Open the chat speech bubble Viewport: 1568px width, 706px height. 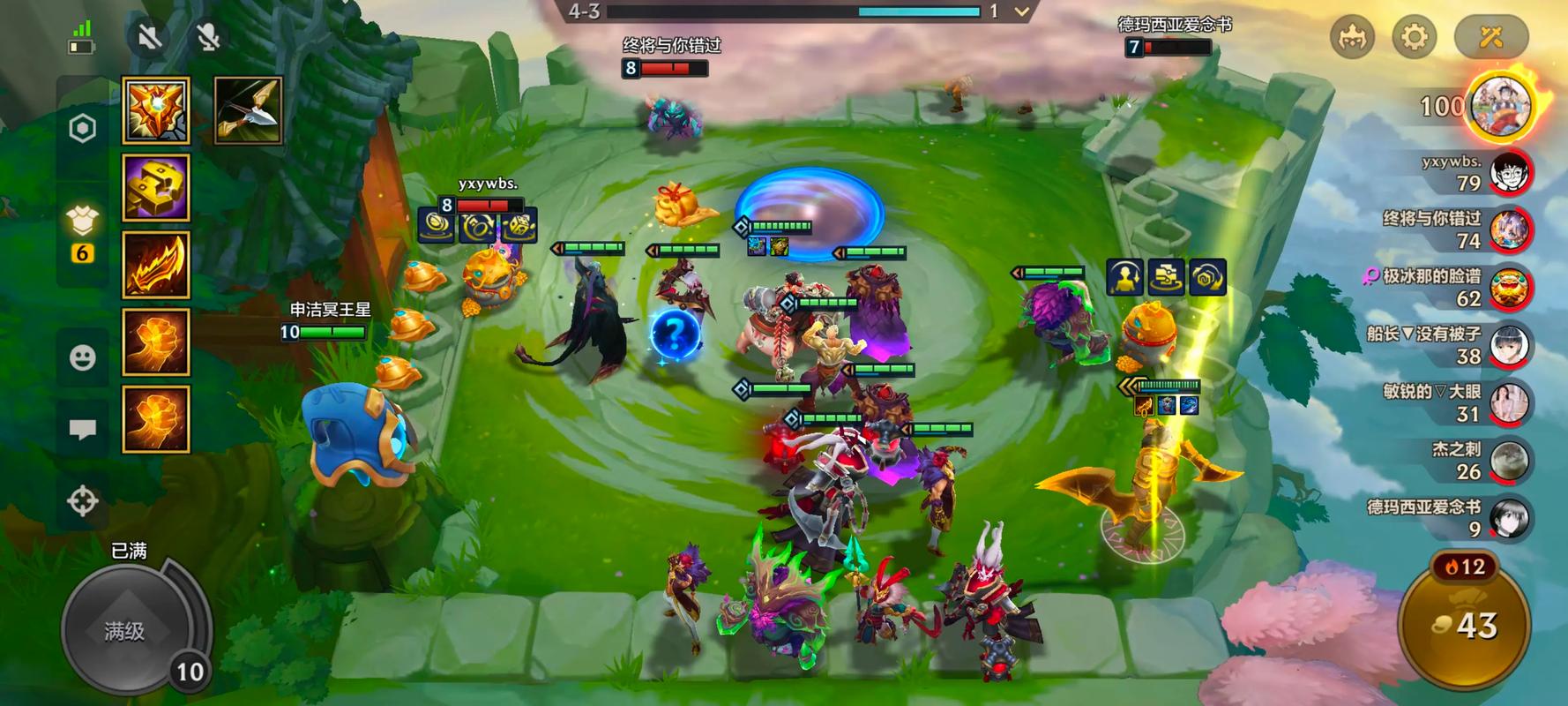click(82, 430)
